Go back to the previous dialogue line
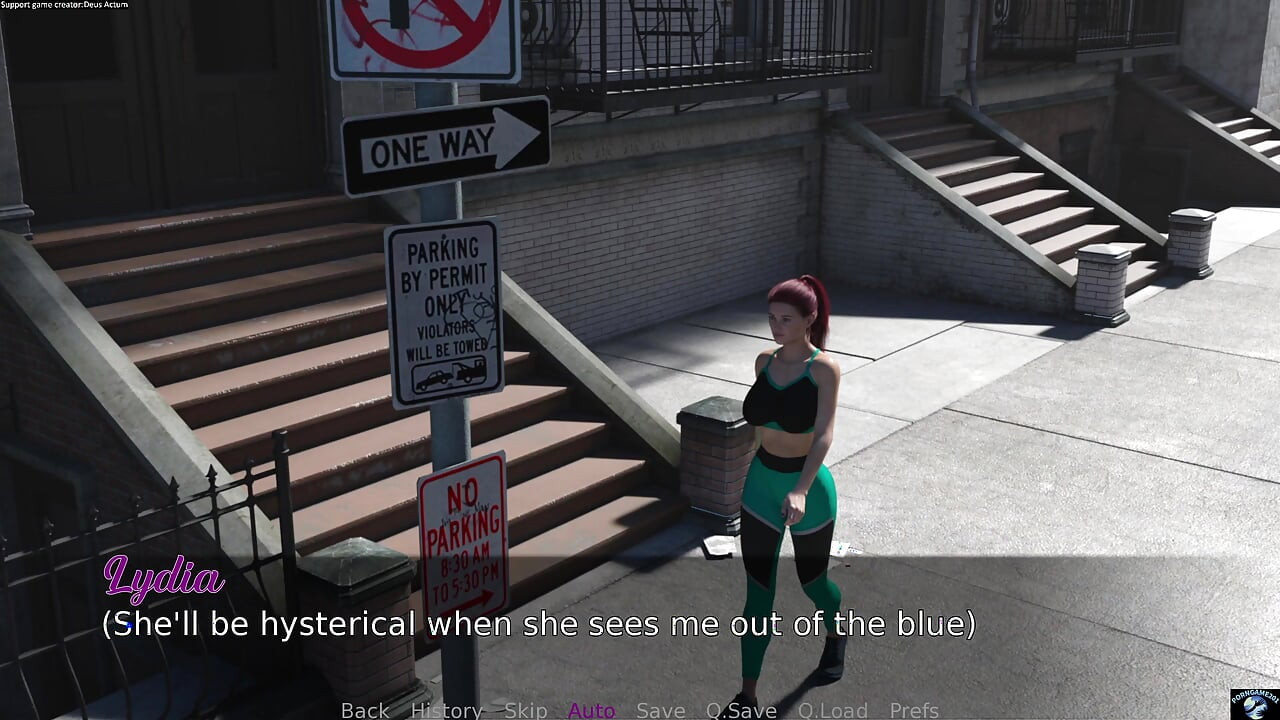This screenshot has height=720, width=1280. [x=365, y=710]
